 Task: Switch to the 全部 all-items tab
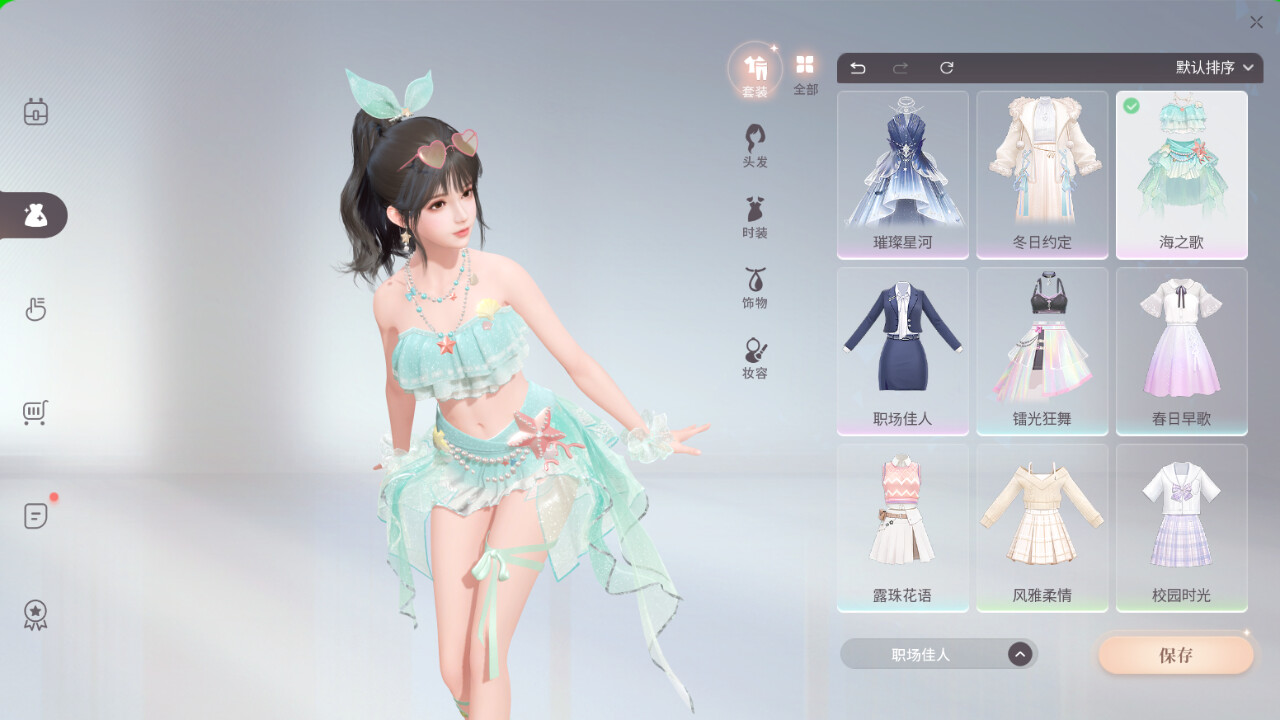805,70
